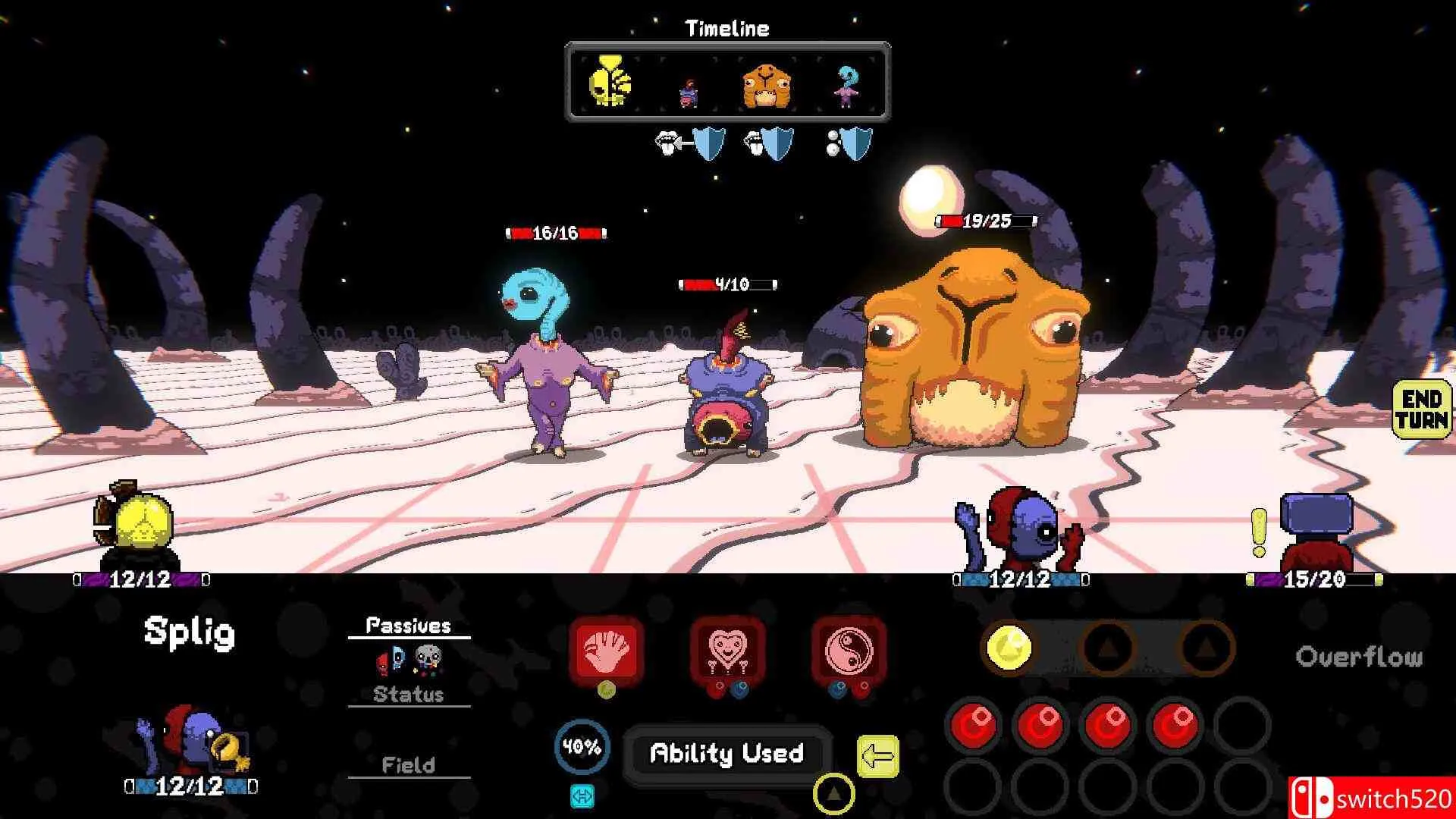Select the yellow pigment orb
The image size is (1456, 819).
pos(1009,648)
